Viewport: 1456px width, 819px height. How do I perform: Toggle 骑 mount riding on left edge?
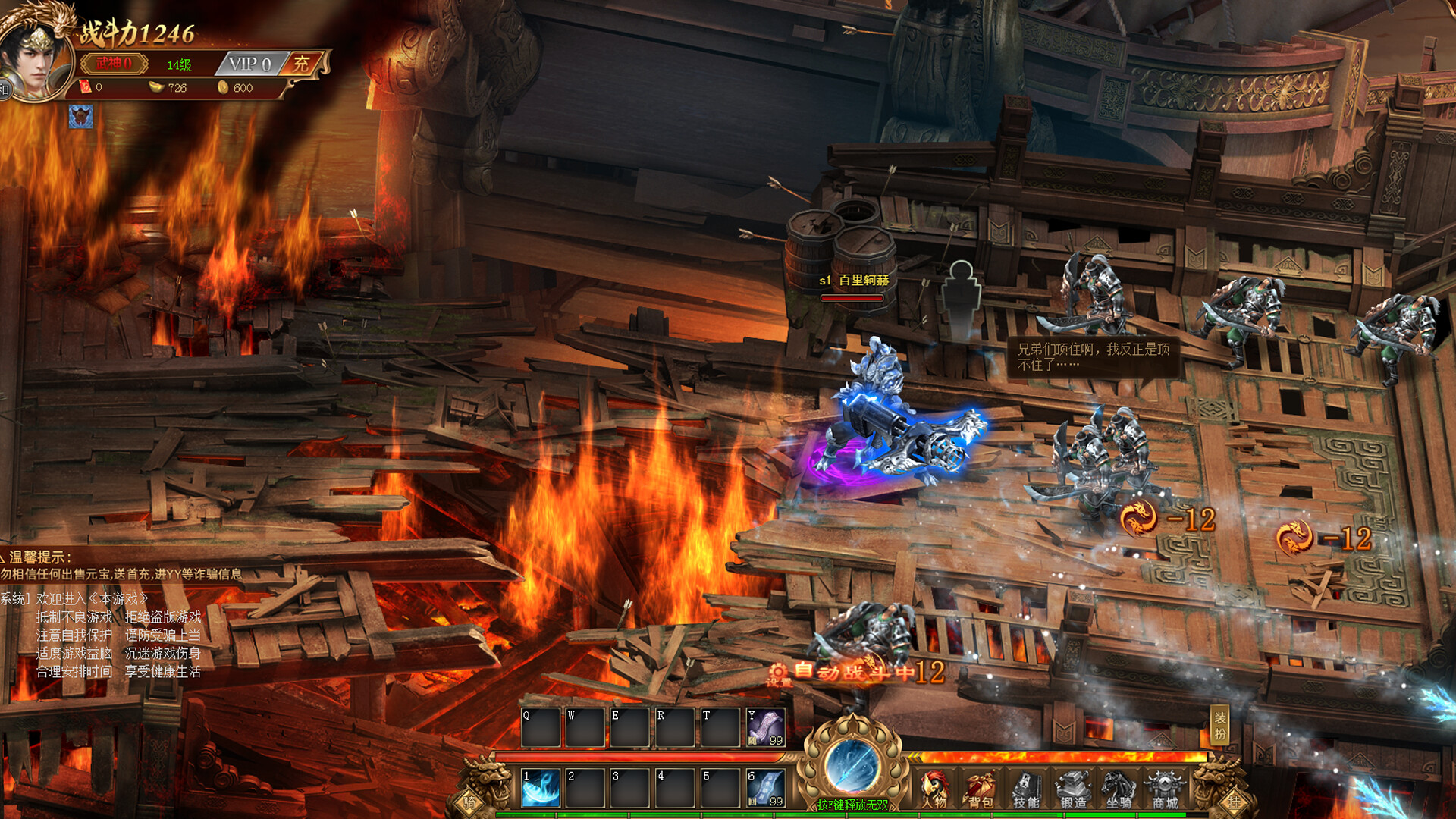coord(469,802)
